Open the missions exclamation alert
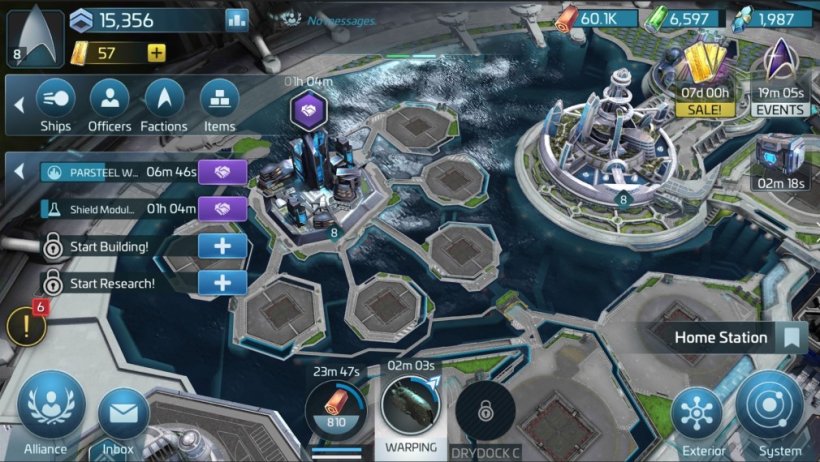This screenshot has height=462, width=820. [x=26, y=326]
